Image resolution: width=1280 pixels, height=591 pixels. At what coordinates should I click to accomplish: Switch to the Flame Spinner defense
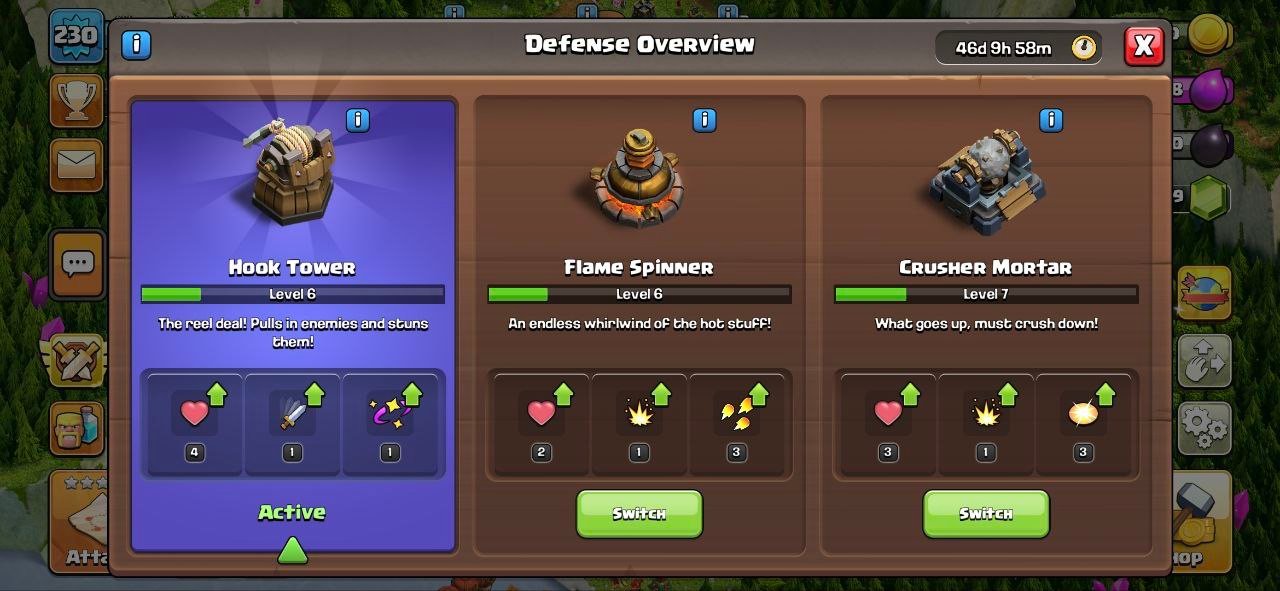point(639,514)
